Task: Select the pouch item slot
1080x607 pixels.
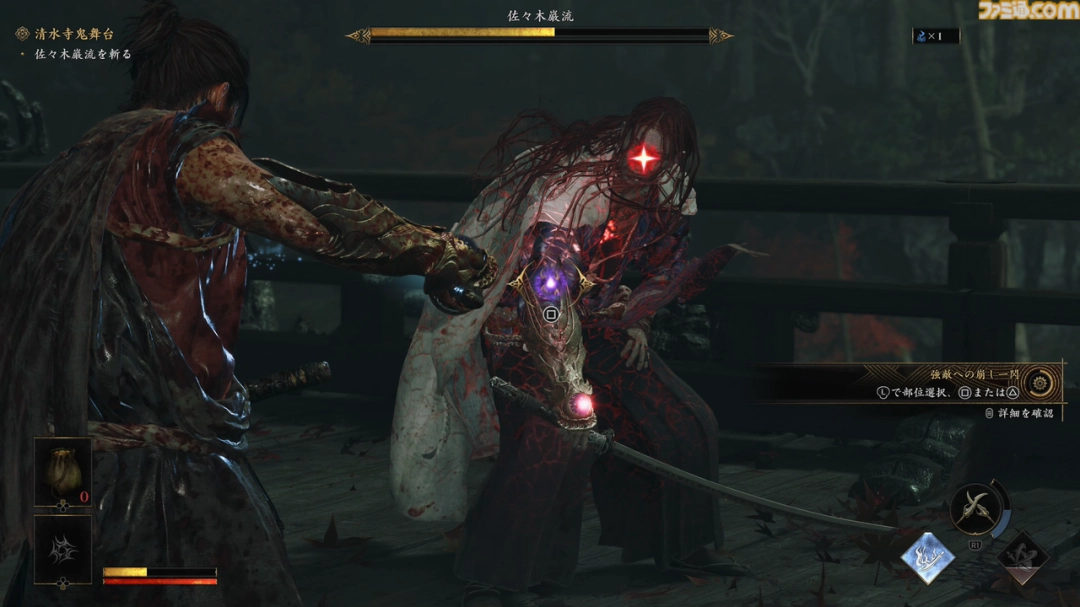Action: tap(62, 472)
